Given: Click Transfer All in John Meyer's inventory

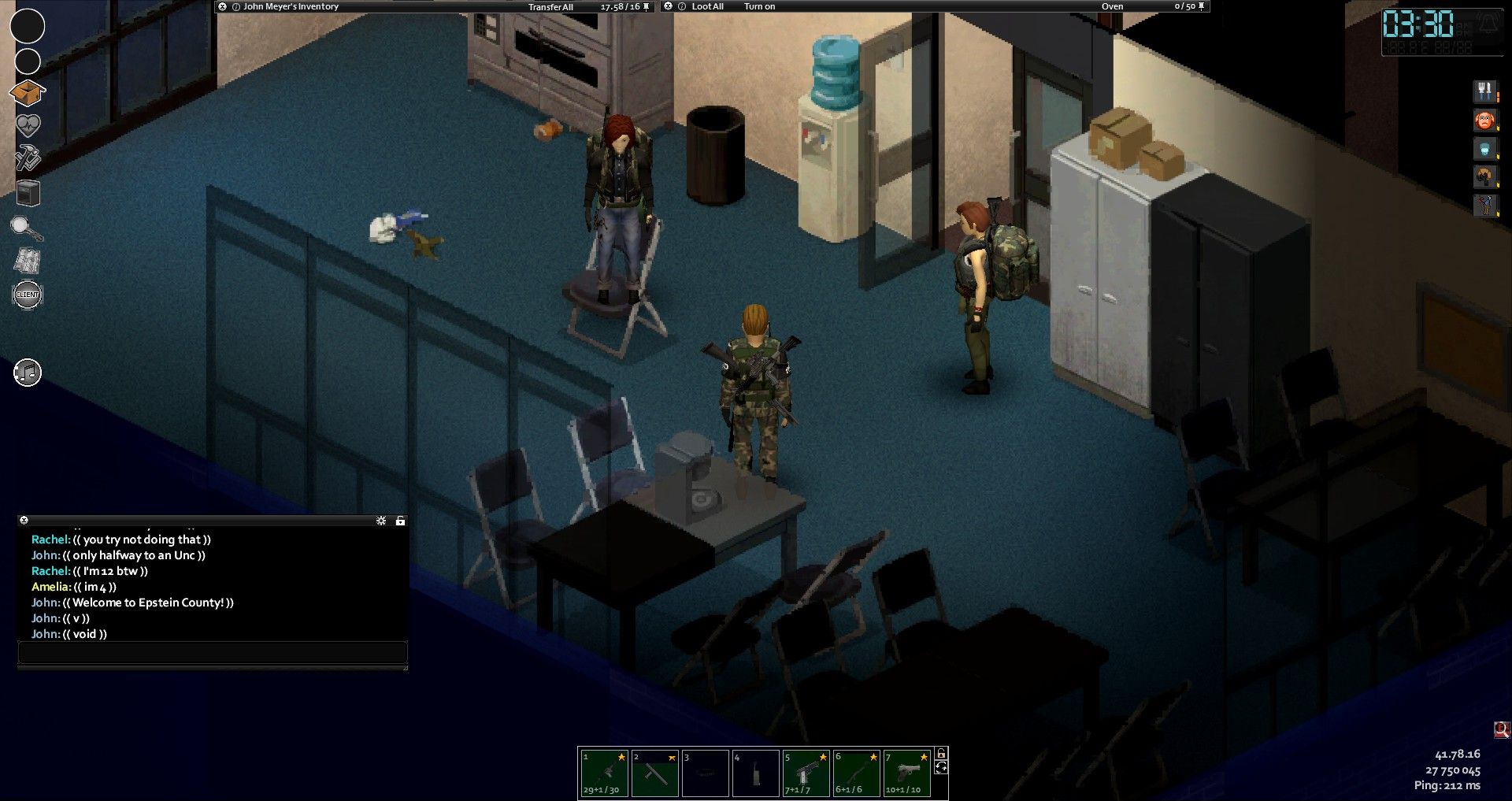Looking at the screenshot, I should [x=550, y=7].
